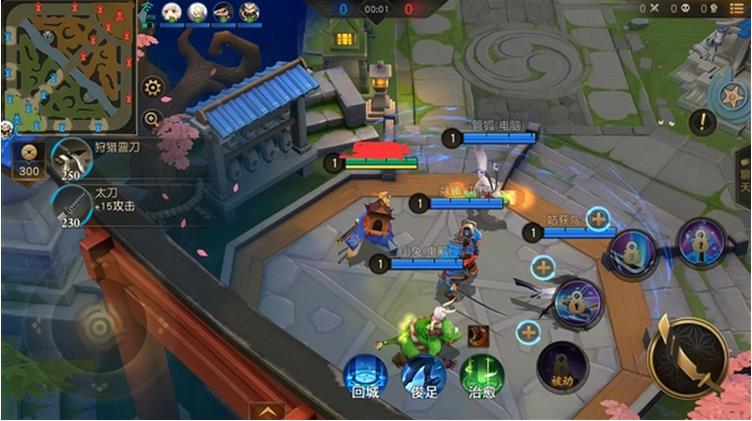Tap the battlefield minimap
The image size is (752, 421).
pyautogui.click(x=66, y=63)
